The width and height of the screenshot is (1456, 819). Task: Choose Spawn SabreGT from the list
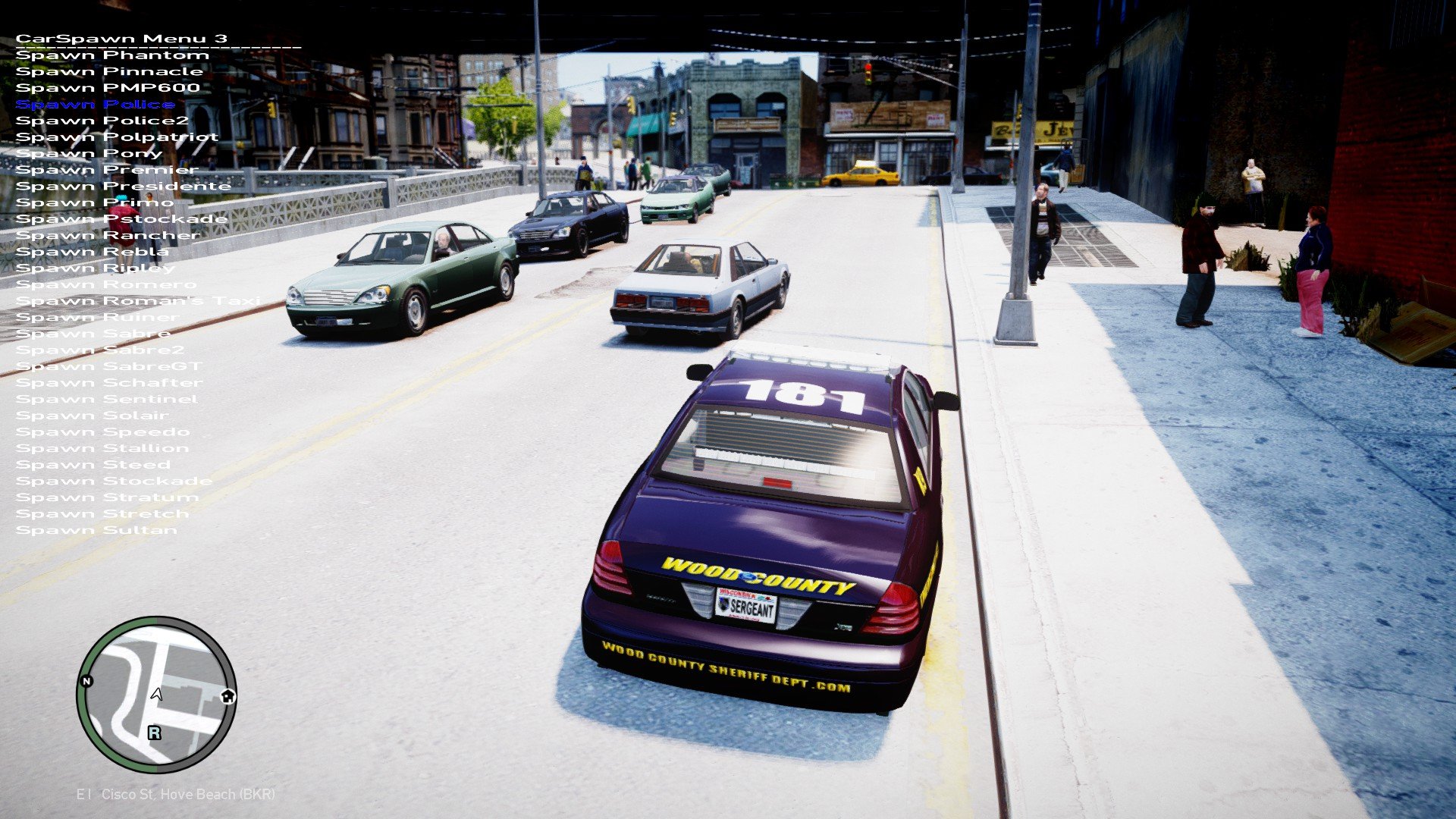point(108,367)
